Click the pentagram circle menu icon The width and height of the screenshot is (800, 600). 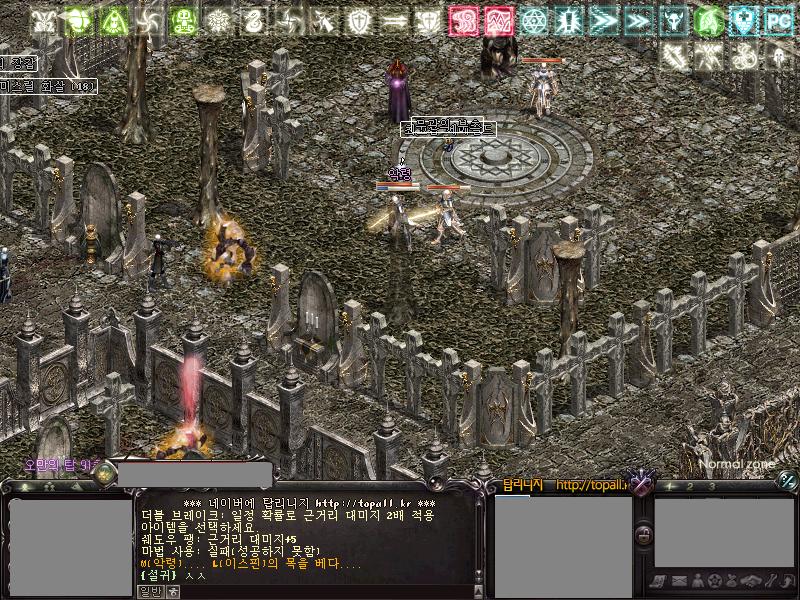click(x=713, y=581)
